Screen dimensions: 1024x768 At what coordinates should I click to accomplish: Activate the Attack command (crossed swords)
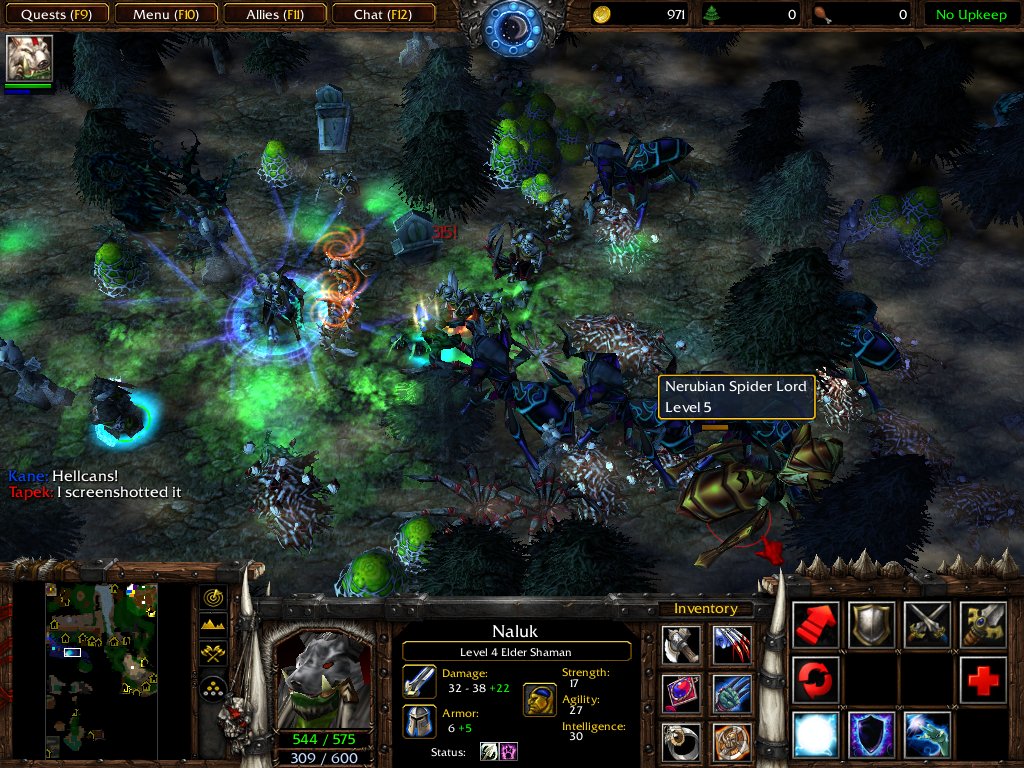click(x=927, y=625)
